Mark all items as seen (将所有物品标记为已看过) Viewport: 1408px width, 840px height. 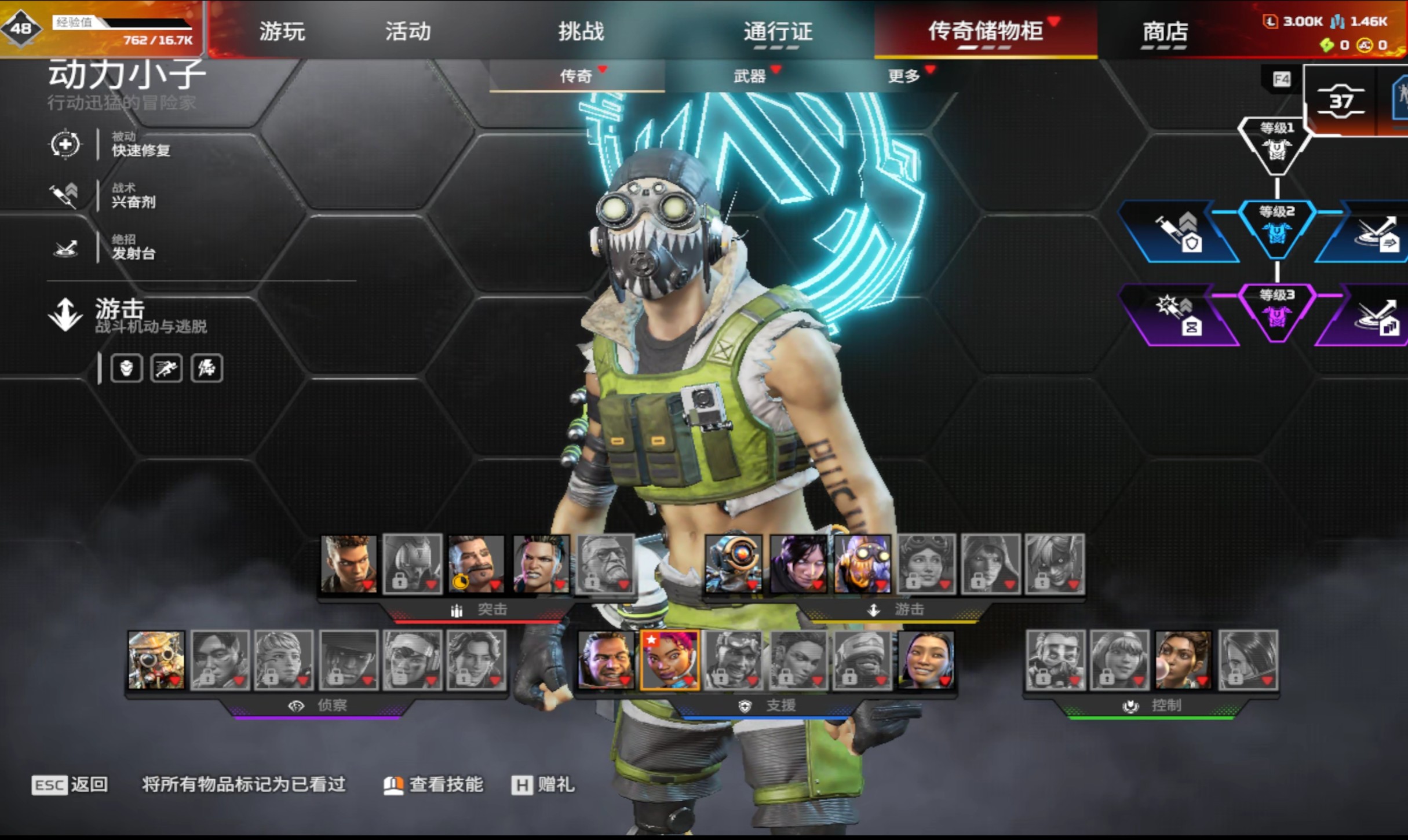coord(243,785)
